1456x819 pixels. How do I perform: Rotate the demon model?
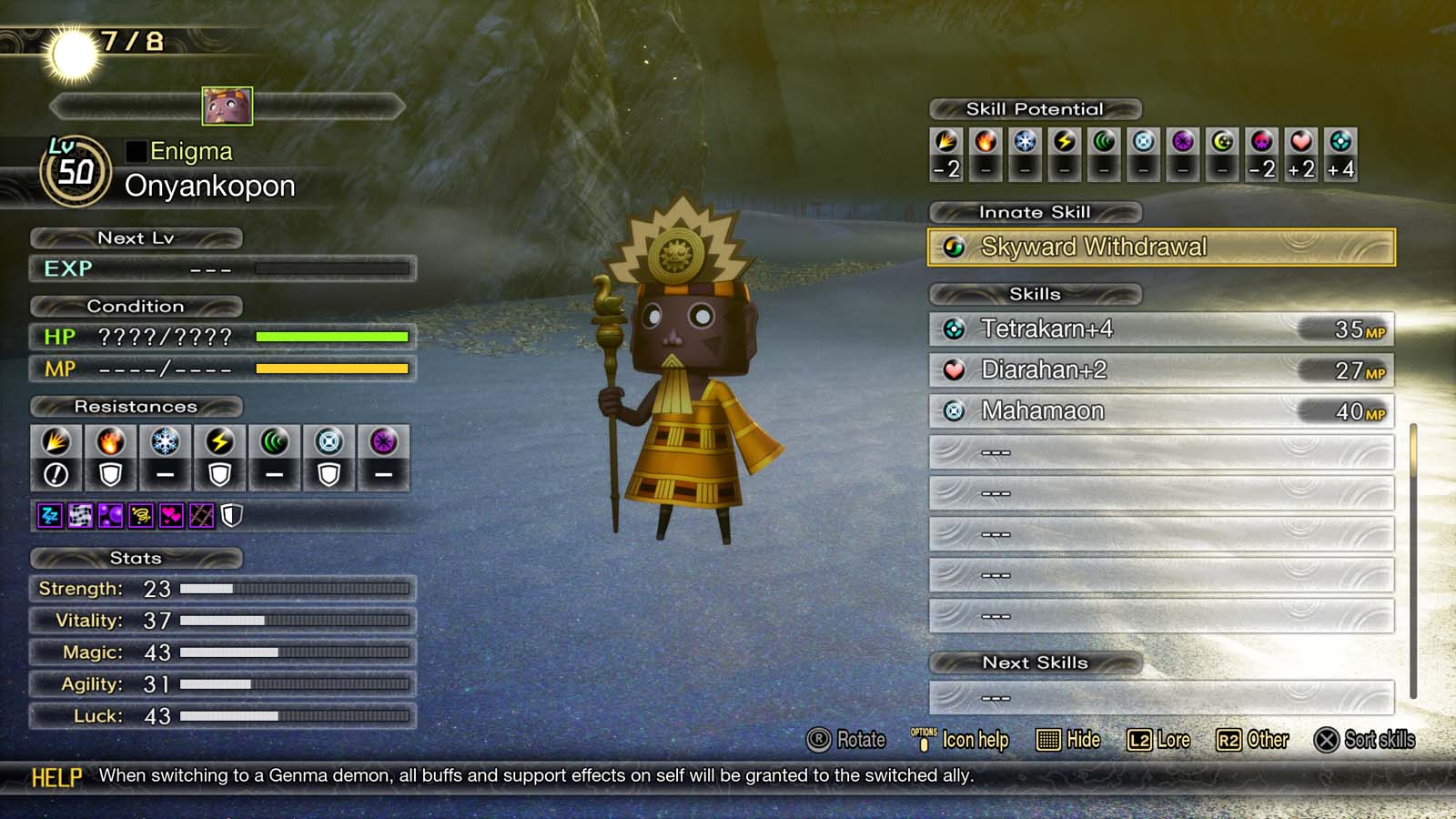pyautogui.click(x=845, y=740)
